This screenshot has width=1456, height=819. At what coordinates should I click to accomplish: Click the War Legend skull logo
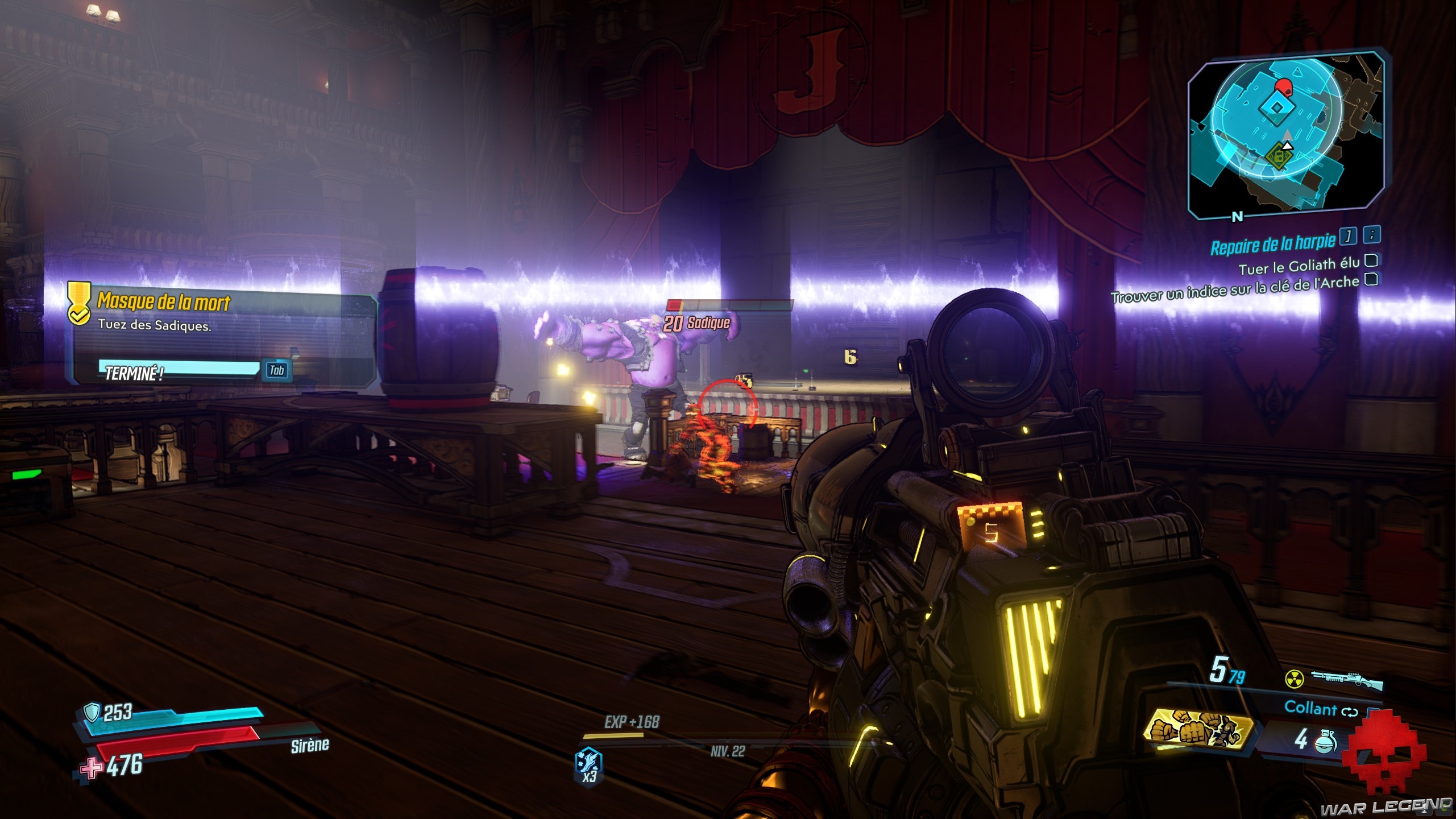[1384, 759]
